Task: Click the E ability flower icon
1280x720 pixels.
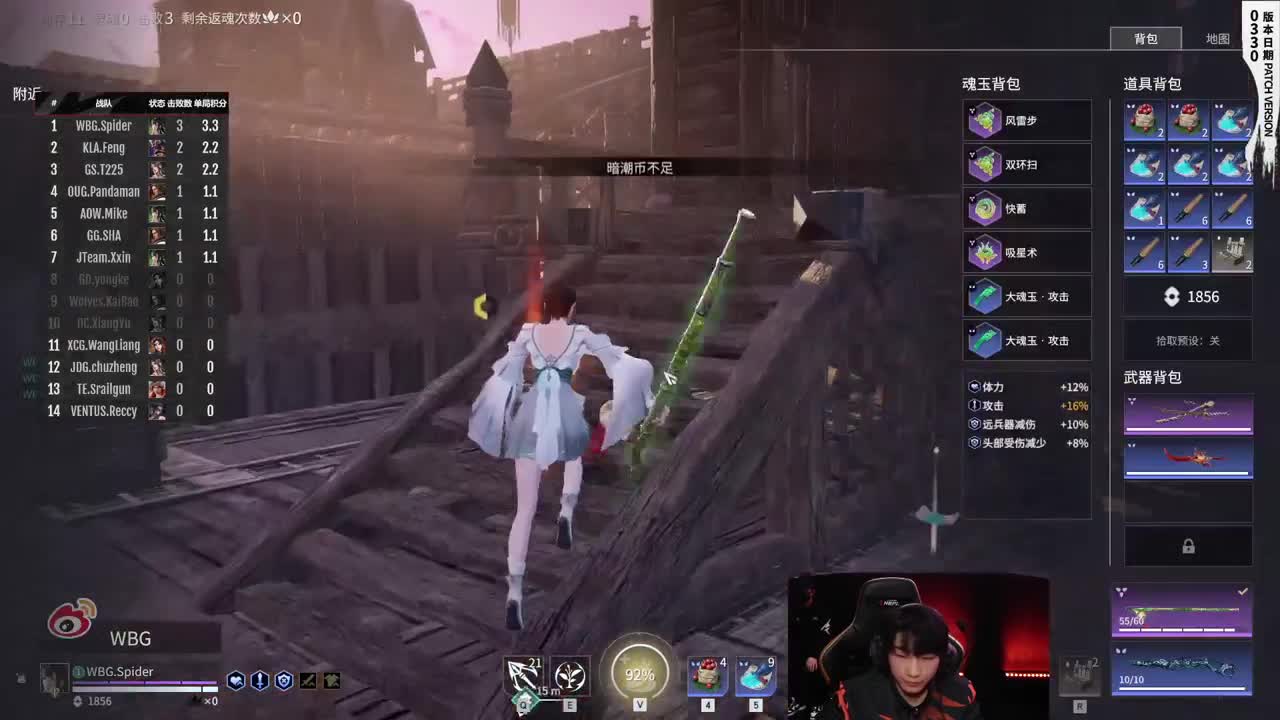Action: (570, 676)
